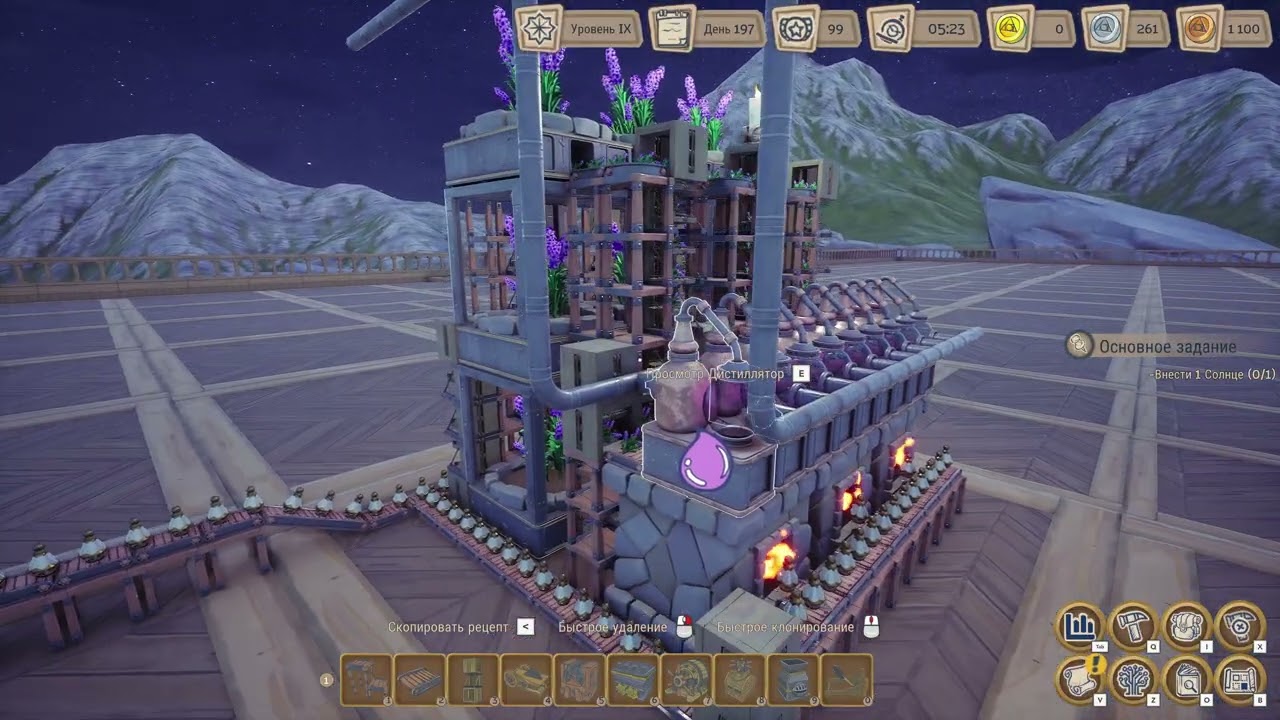Image resolution: width=1280 pixels, height=720 pixels.
Task: Open the backpack inventory
Action: 1187,627
